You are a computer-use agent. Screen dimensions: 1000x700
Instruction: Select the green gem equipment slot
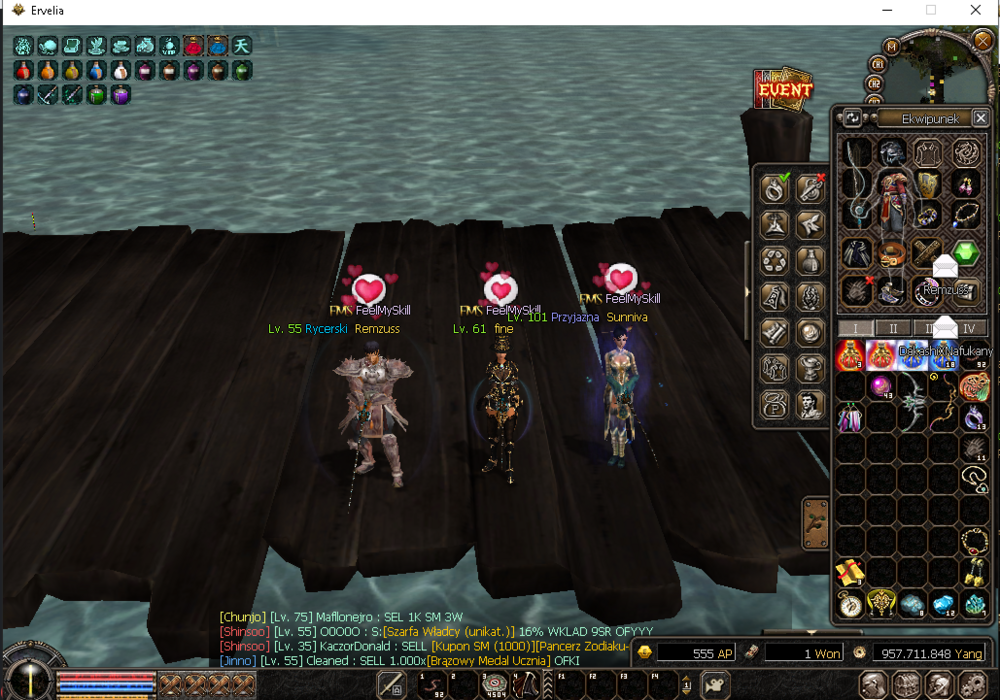coord(965,253)
